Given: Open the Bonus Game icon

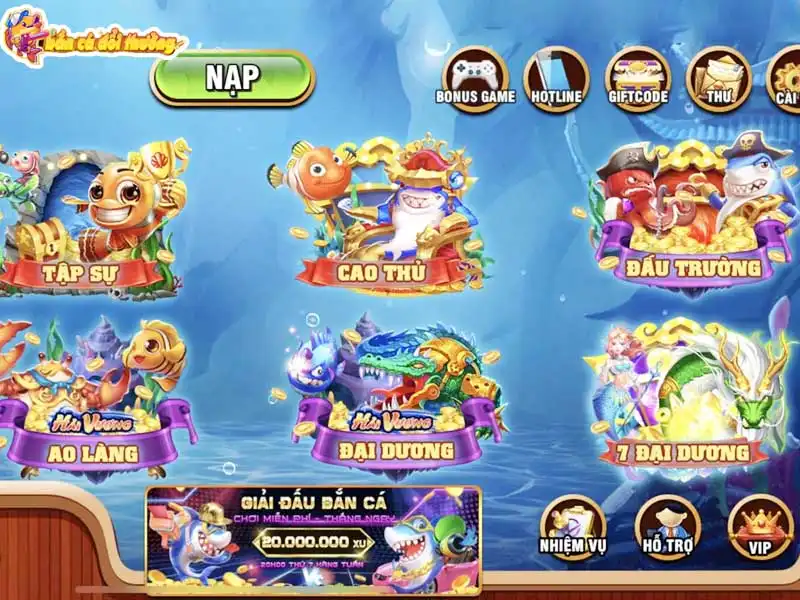Looking at the screenshot, I should pos(475,76).
